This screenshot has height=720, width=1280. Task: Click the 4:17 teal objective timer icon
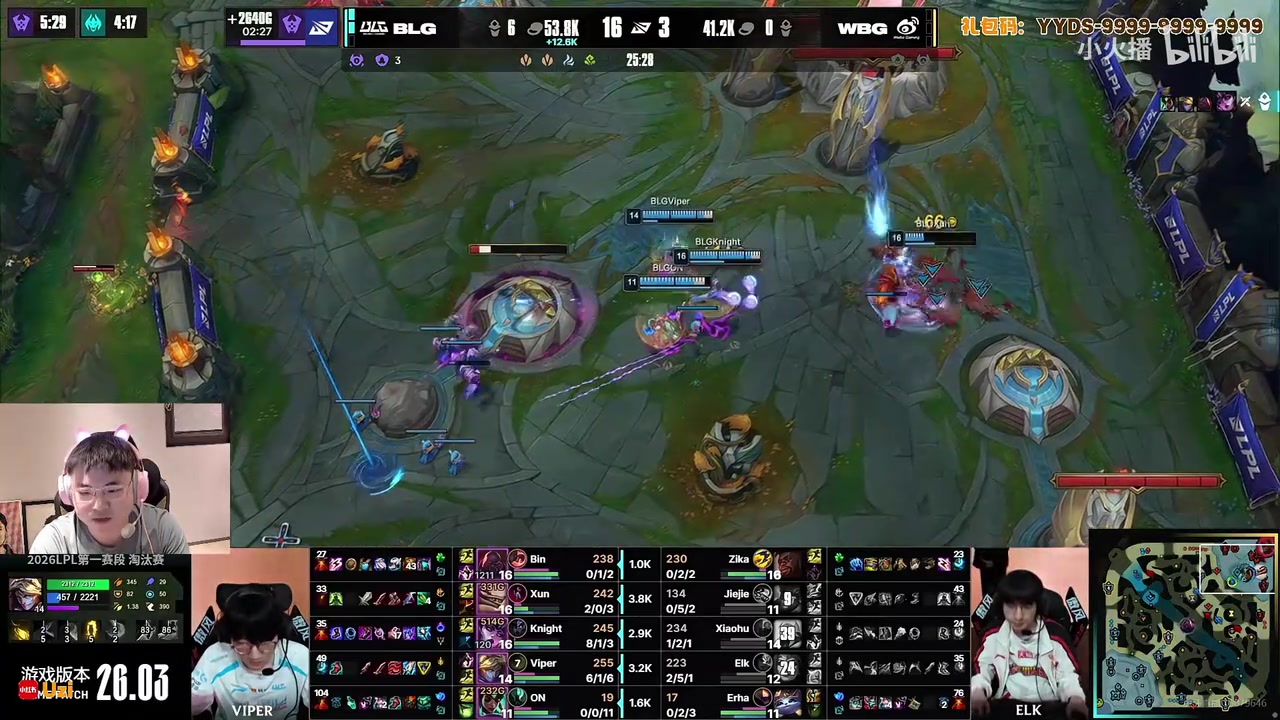pos(93,22)
